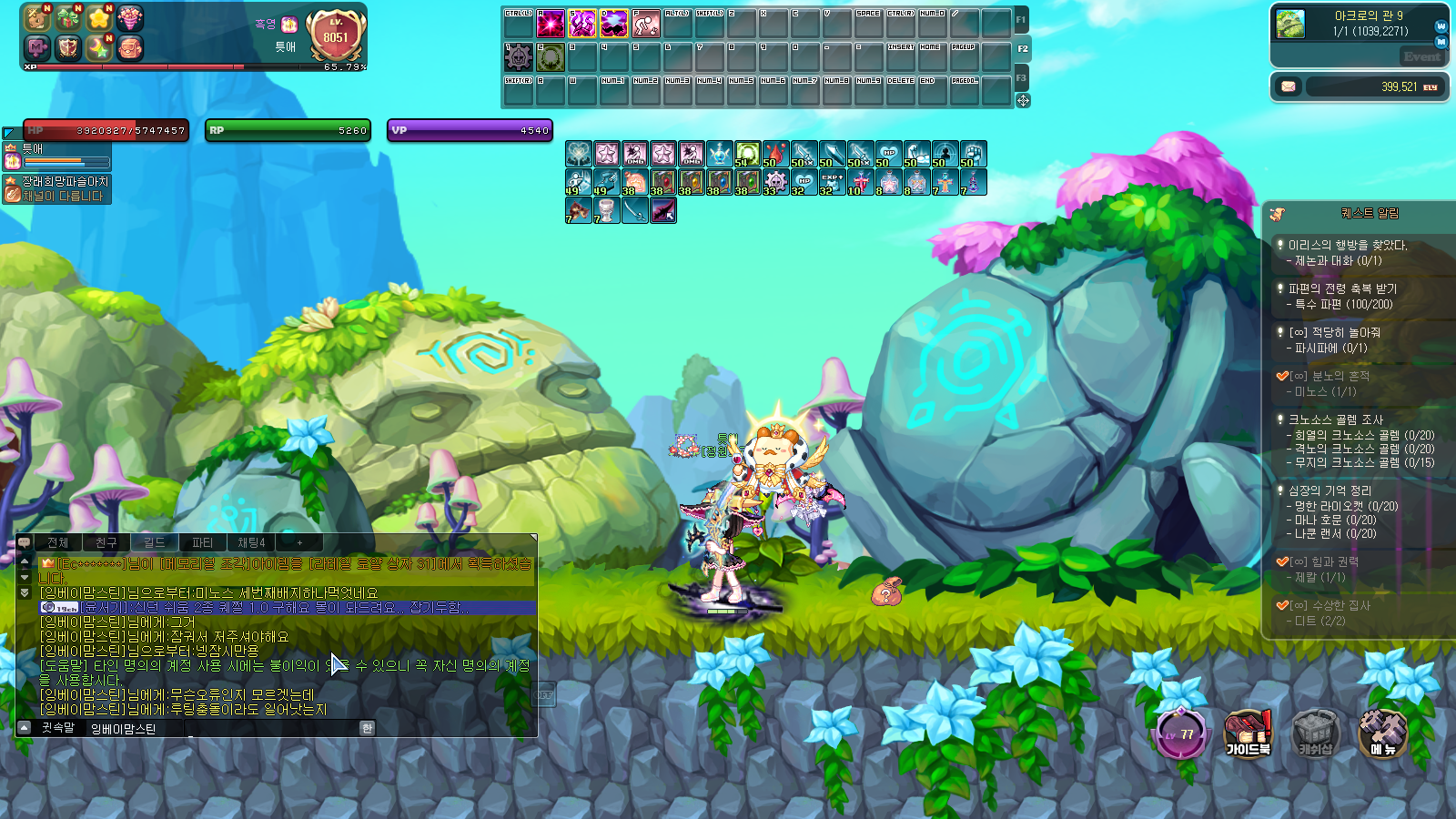The width and height of the screenshot is (1456, 819).
Task: Click the upper W magnifier button beside the map name
Action: (x=1441, y=26)
